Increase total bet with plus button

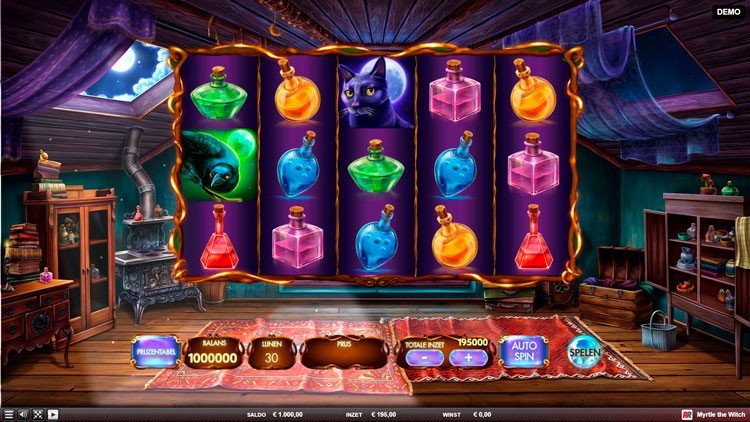coord(467,358)
